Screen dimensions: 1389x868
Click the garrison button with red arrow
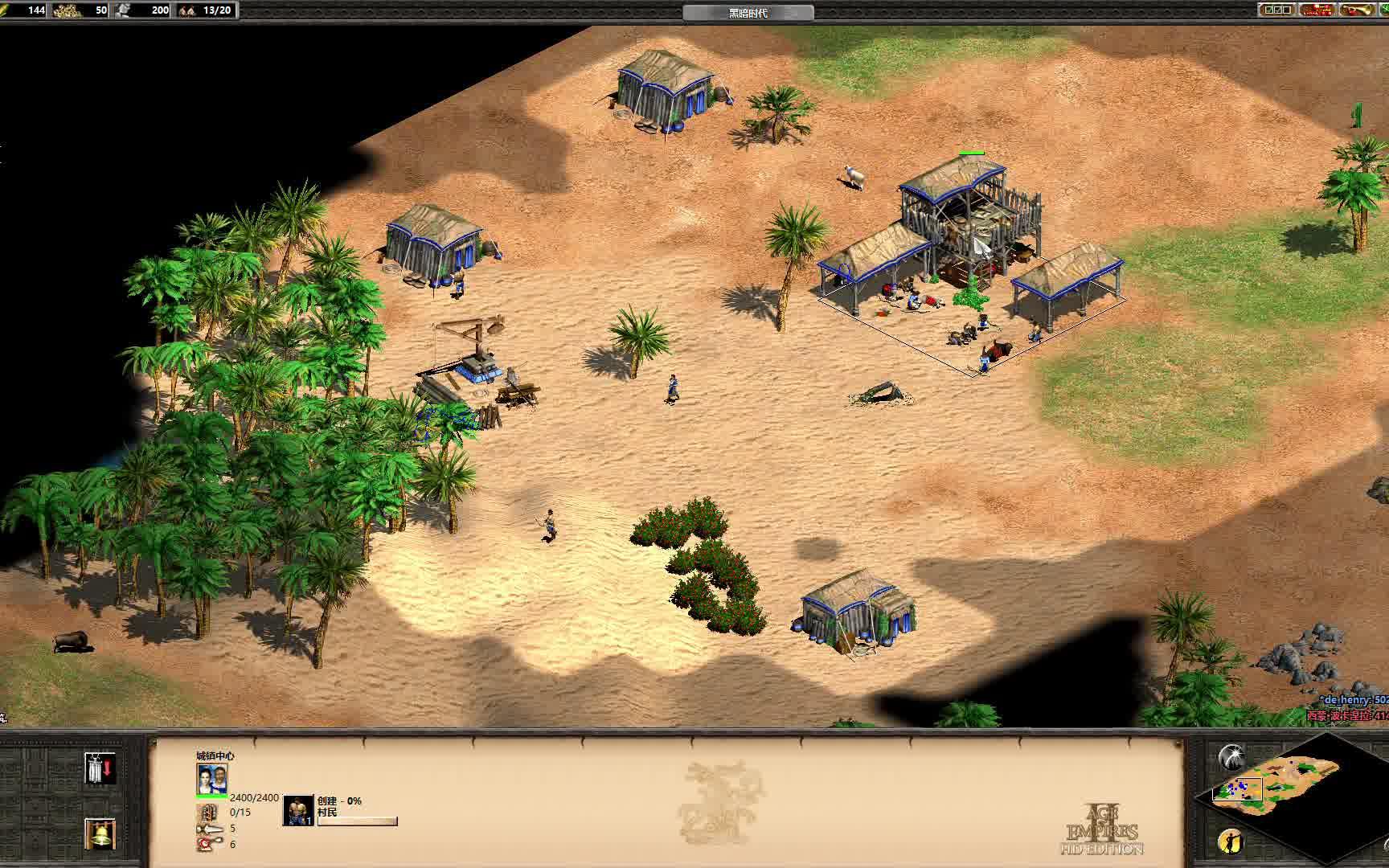(100, 769)
